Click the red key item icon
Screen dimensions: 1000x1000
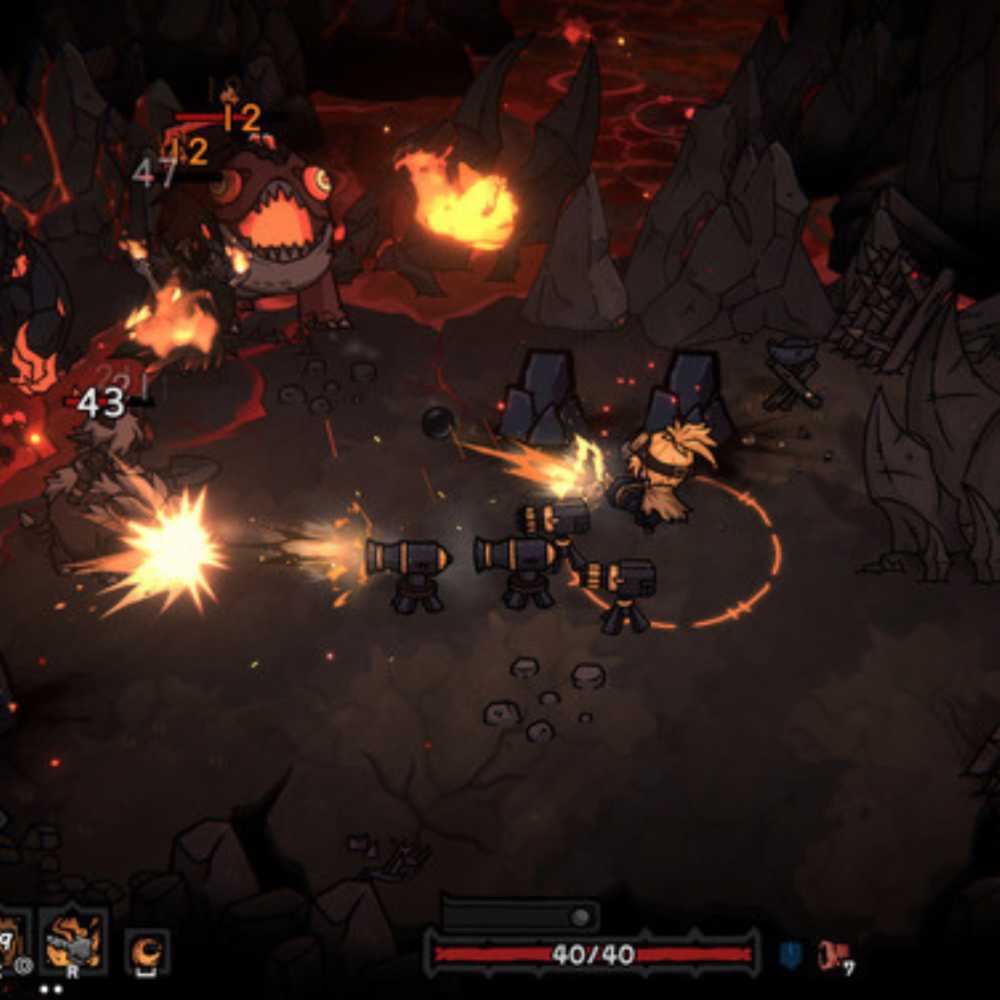[x=832, y=955]
